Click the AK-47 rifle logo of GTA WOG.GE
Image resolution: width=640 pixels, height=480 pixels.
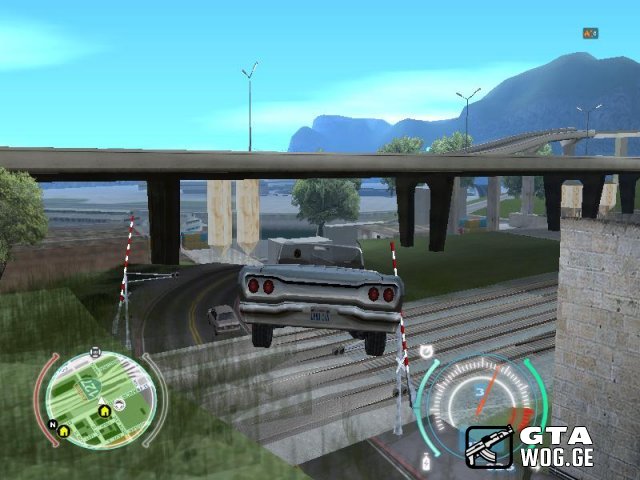coord(489,447)
